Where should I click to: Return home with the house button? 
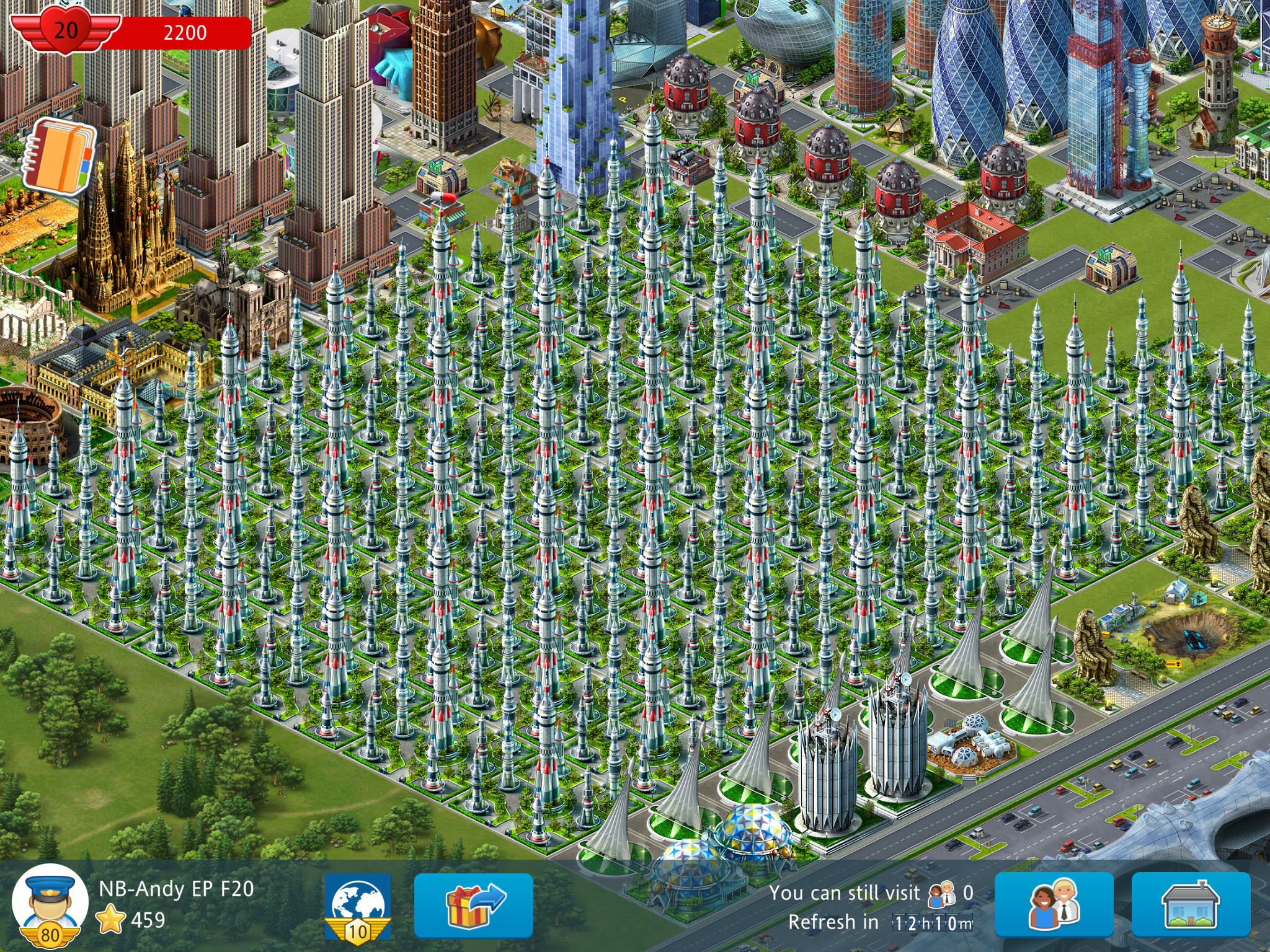click(x=1190, y=905)
